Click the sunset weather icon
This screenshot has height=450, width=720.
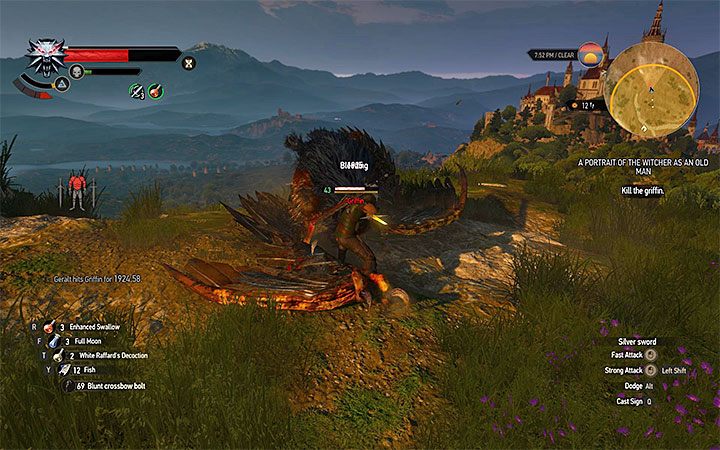591,52
